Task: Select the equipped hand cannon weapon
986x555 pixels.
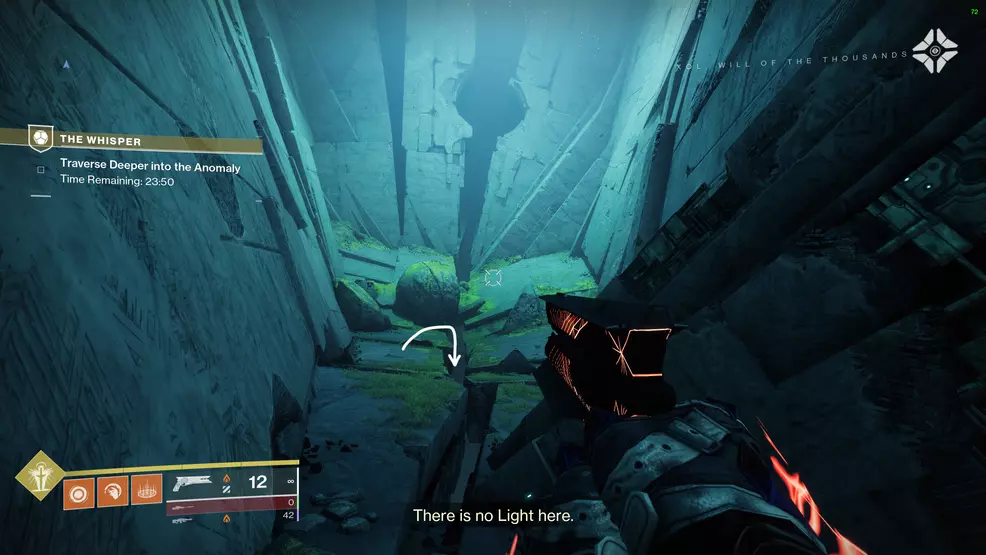Action: (194, 483)
